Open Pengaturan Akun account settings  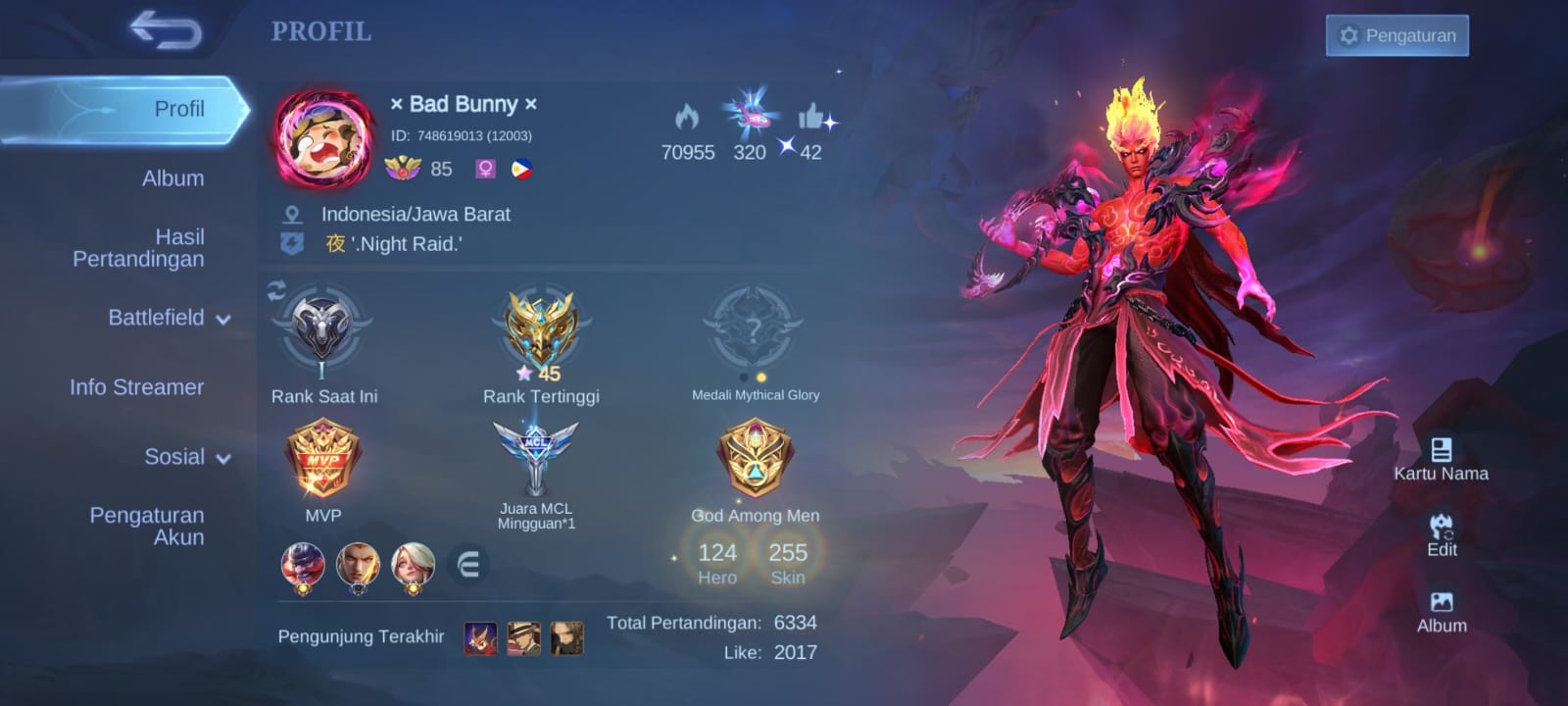pos(147,526)
